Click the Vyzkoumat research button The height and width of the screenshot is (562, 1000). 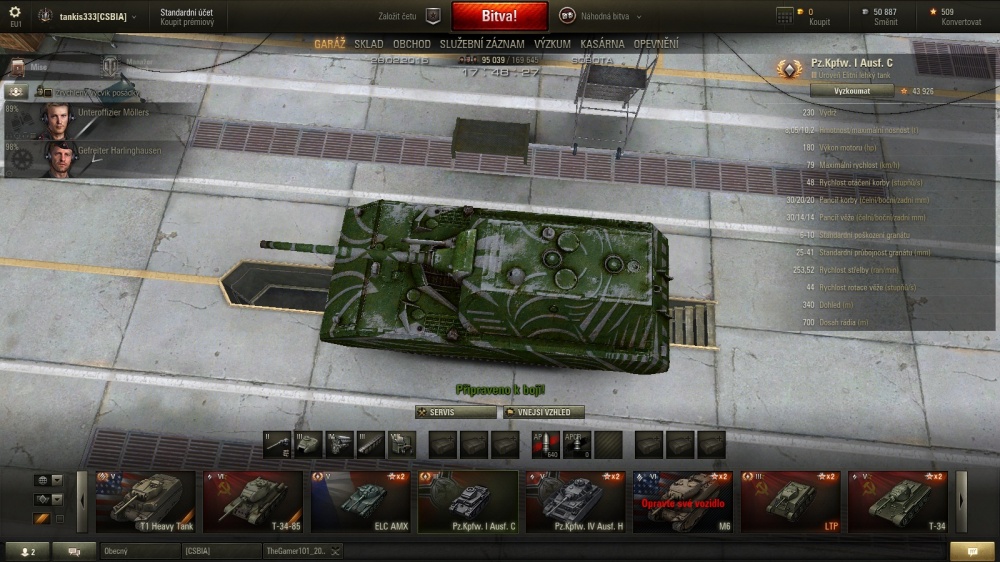coord(837,90)
